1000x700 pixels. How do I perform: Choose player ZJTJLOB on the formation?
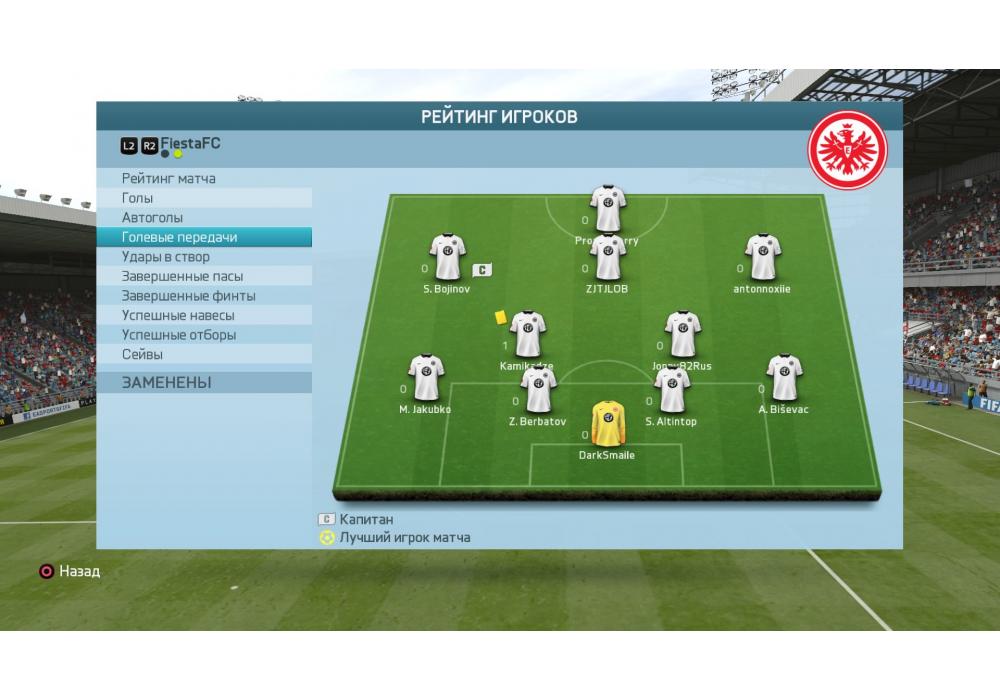point(607,258)
